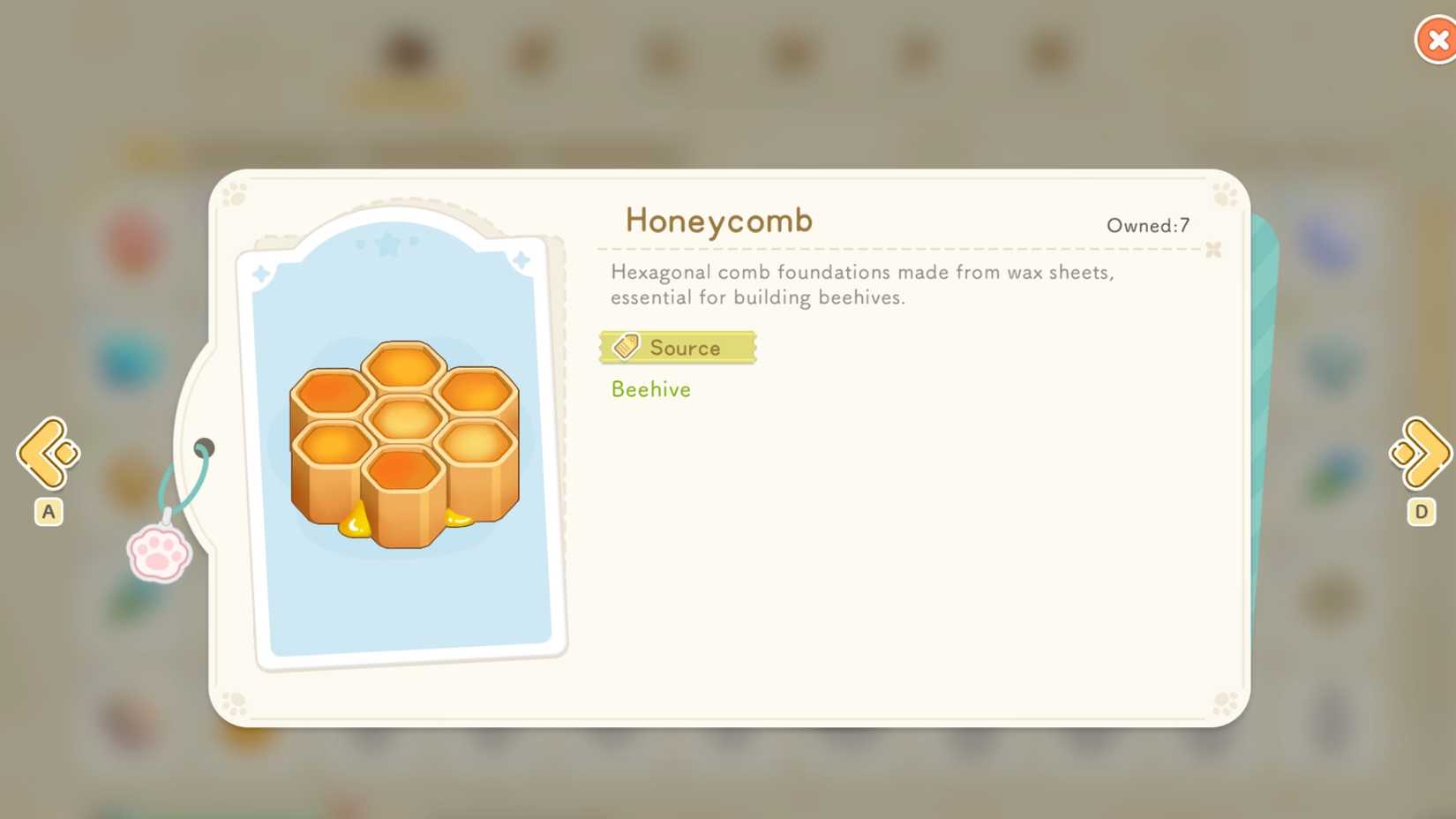Screen dimensions: 1456x819
Task: Click the D key prompt label
Action: tap(1421, 512)
